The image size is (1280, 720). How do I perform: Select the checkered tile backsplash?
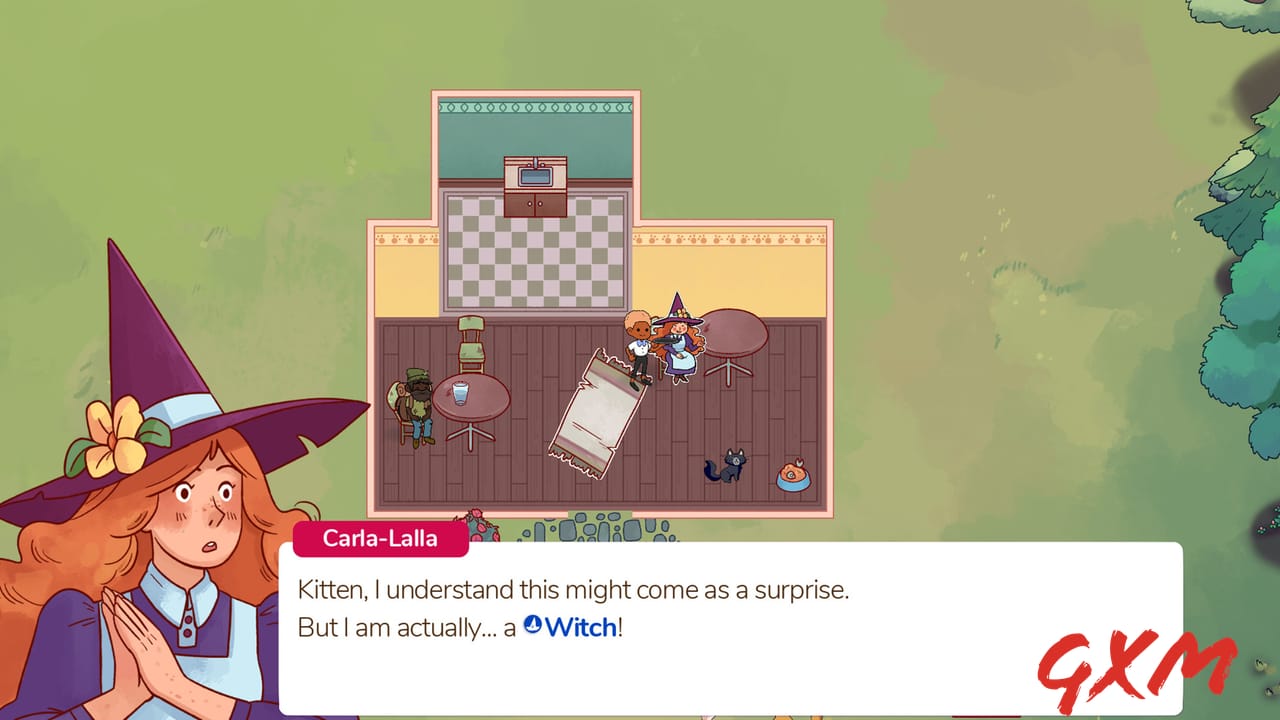pos(533,260)
